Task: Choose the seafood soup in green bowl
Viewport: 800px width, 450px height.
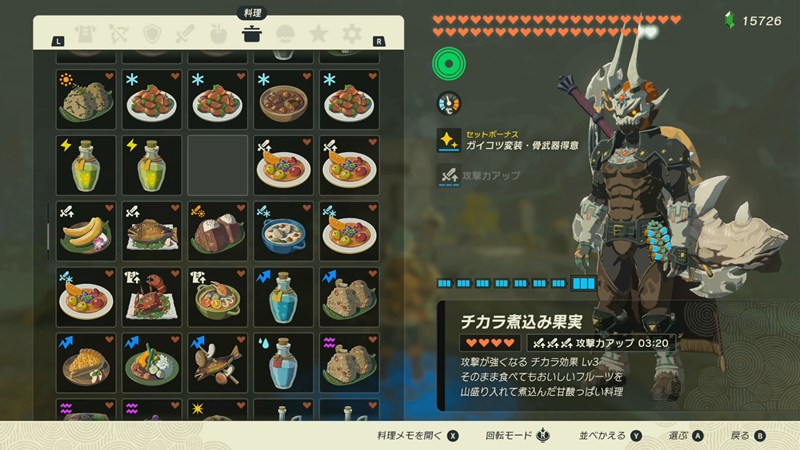Action: [x=218, y=297]
